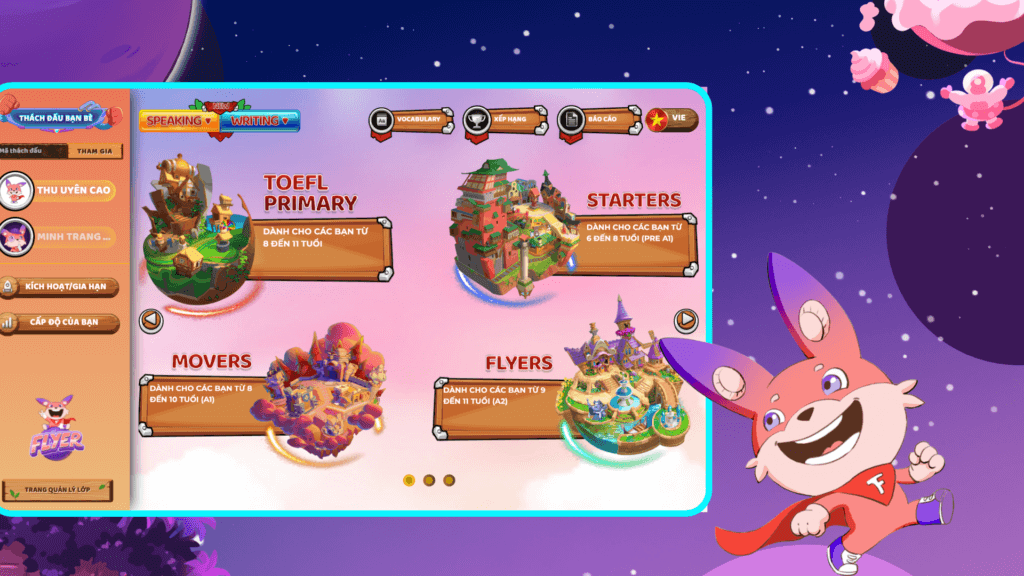Open Trang Quản Lý Lớp class management
1024x576 pixels.
tap(57, 491)
